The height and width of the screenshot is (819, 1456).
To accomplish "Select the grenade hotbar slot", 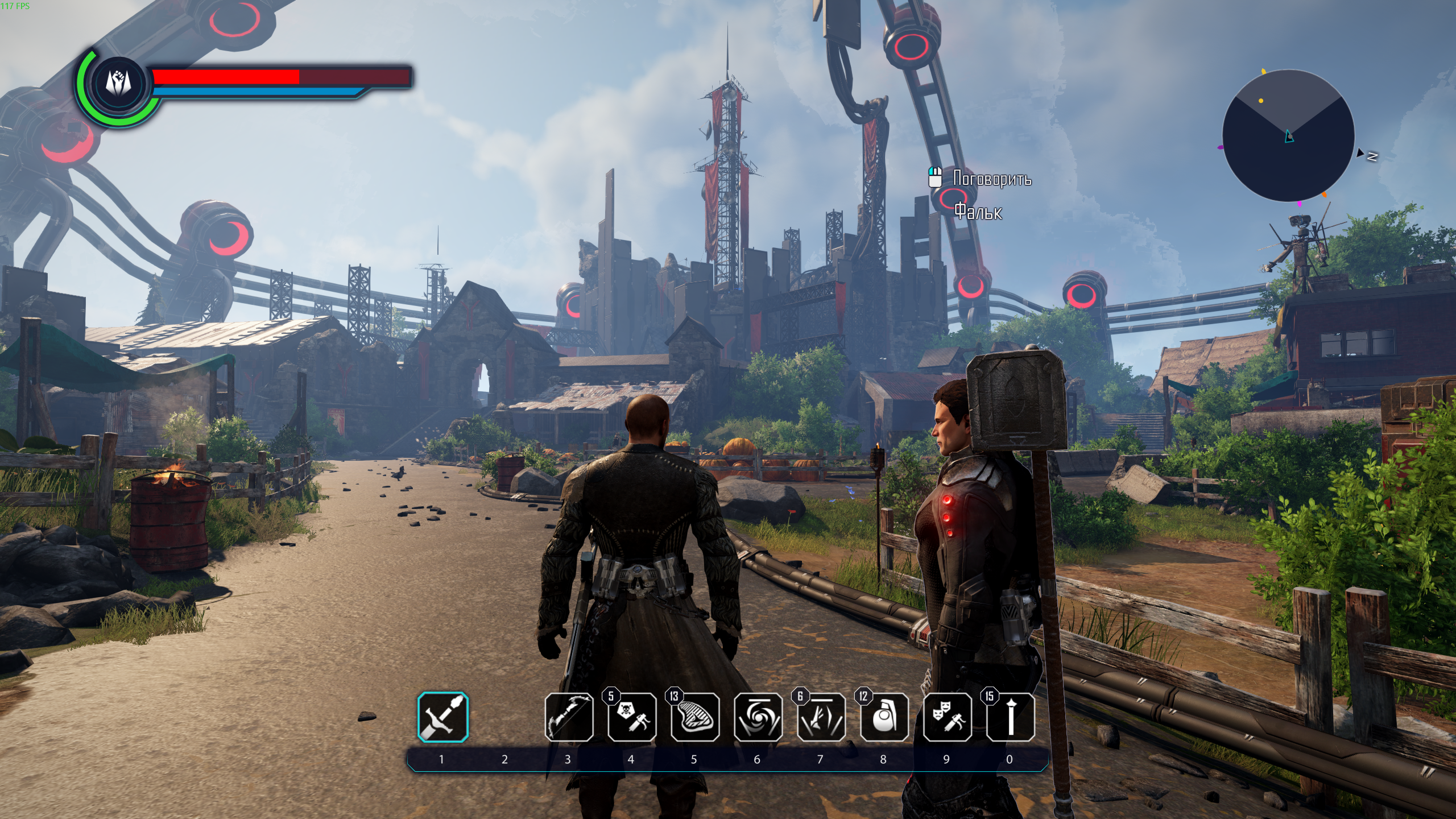I will click(884, 717).
